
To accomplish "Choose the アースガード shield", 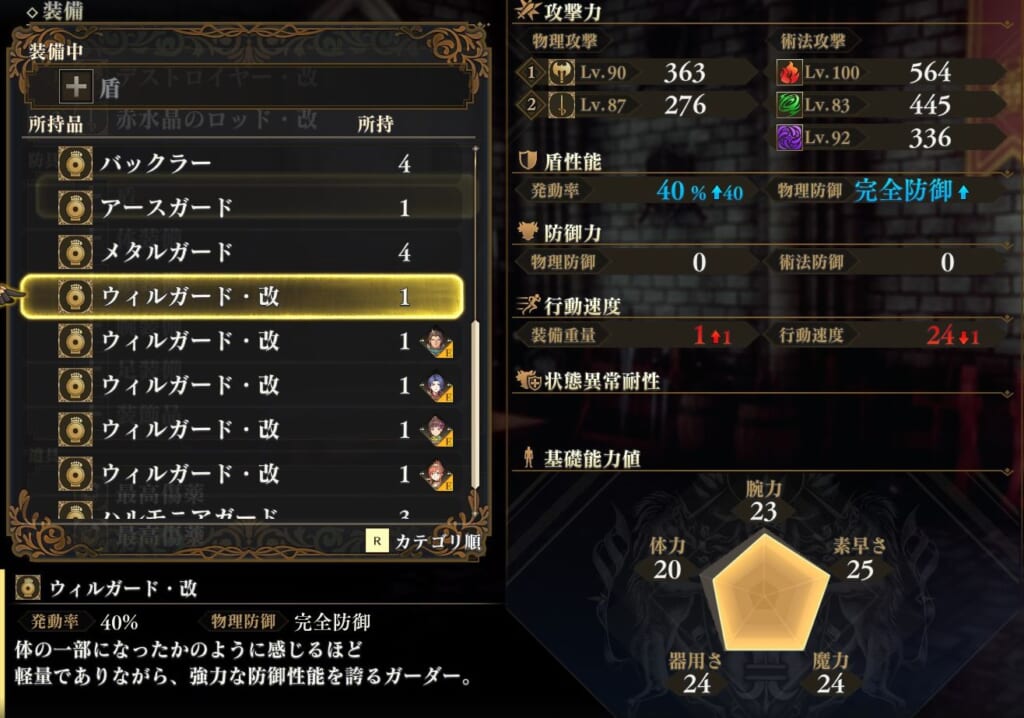I will point(250,207).
